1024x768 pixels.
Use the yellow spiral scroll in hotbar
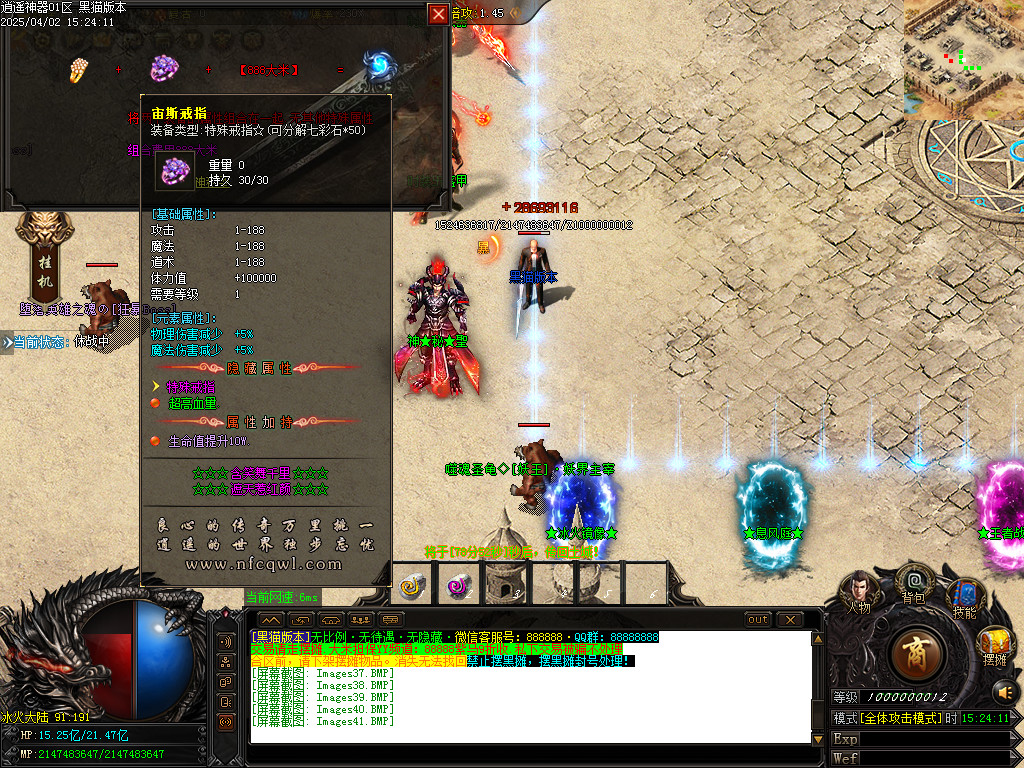413,586
